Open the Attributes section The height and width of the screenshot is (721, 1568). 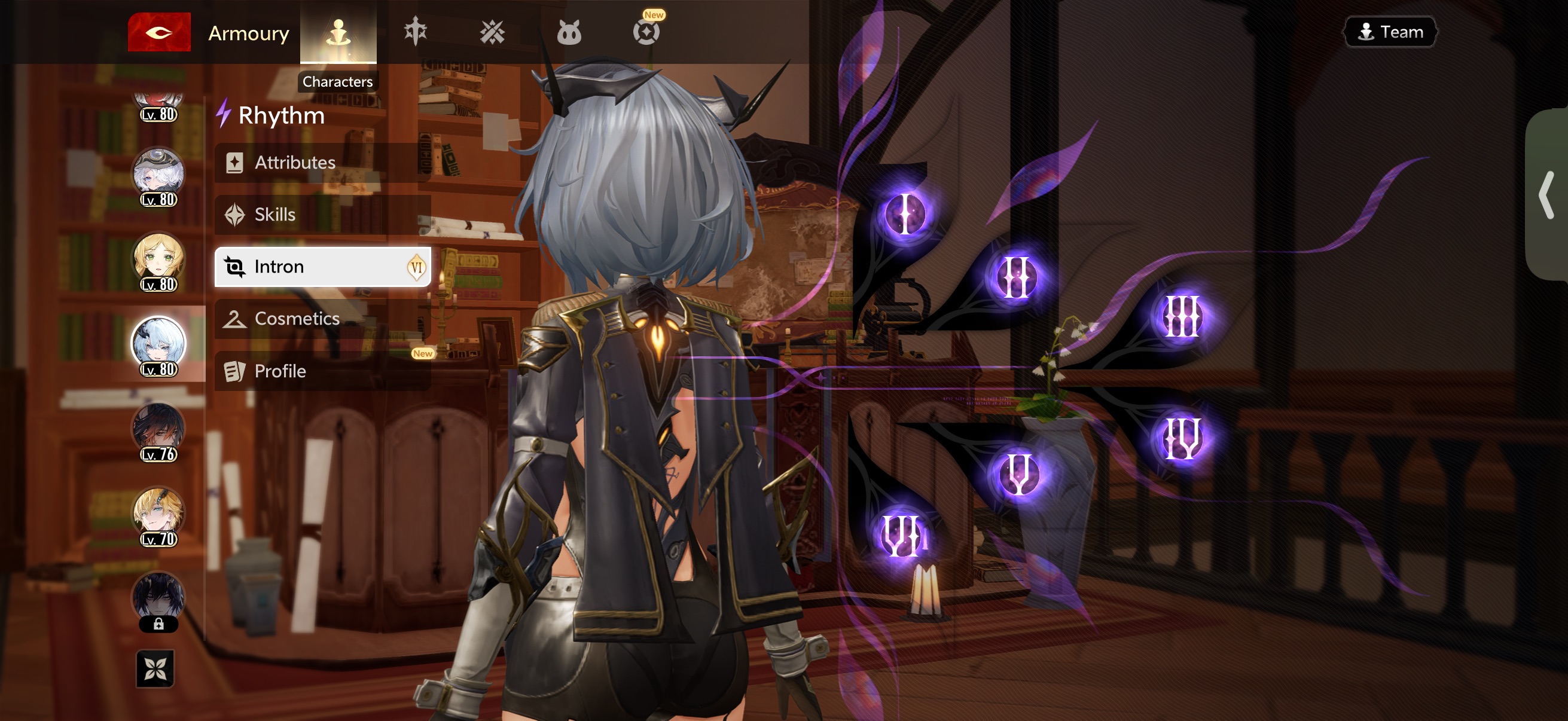[x=322, y=163]
